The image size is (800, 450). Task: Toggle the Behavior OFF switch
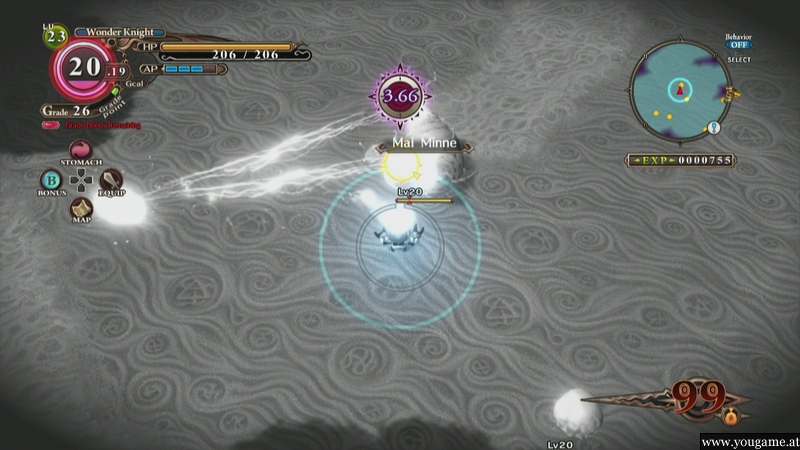coord(738,45)
